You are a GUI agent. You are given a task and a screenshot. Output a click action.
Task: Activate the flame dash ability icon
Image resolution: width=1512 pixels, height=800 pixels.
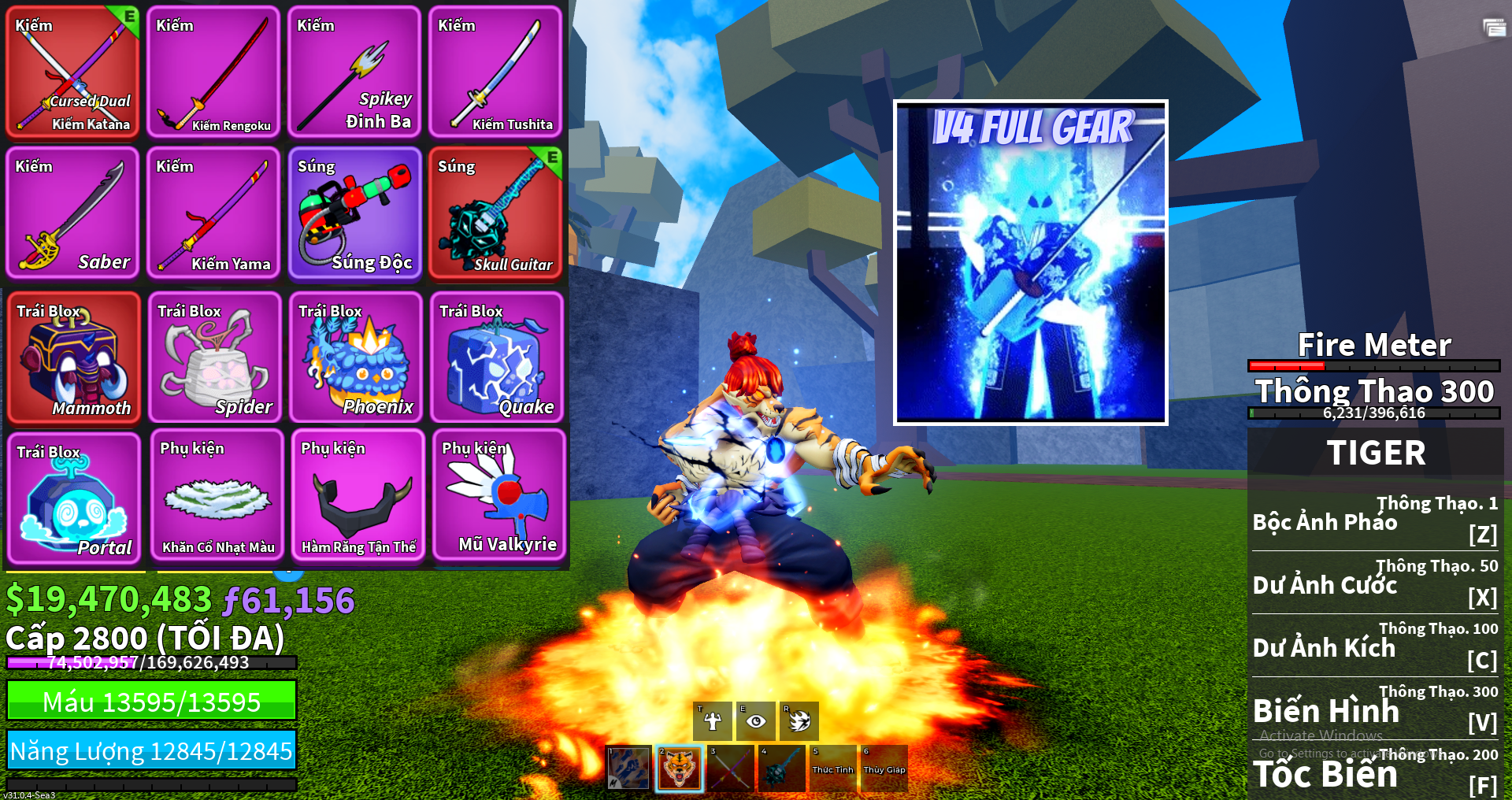click(799, 720)
